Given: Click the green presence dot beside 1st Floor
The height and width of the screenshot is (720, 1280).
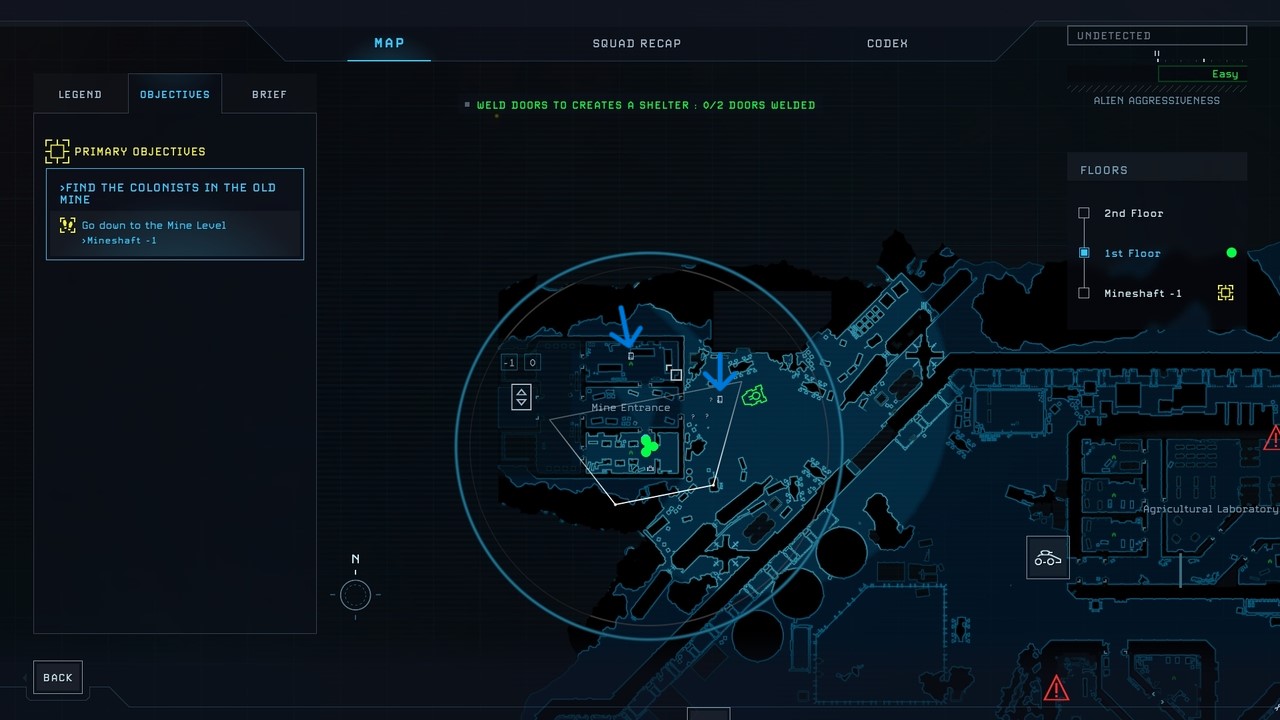Looking at the screenshot, I should click(1231, 252).
